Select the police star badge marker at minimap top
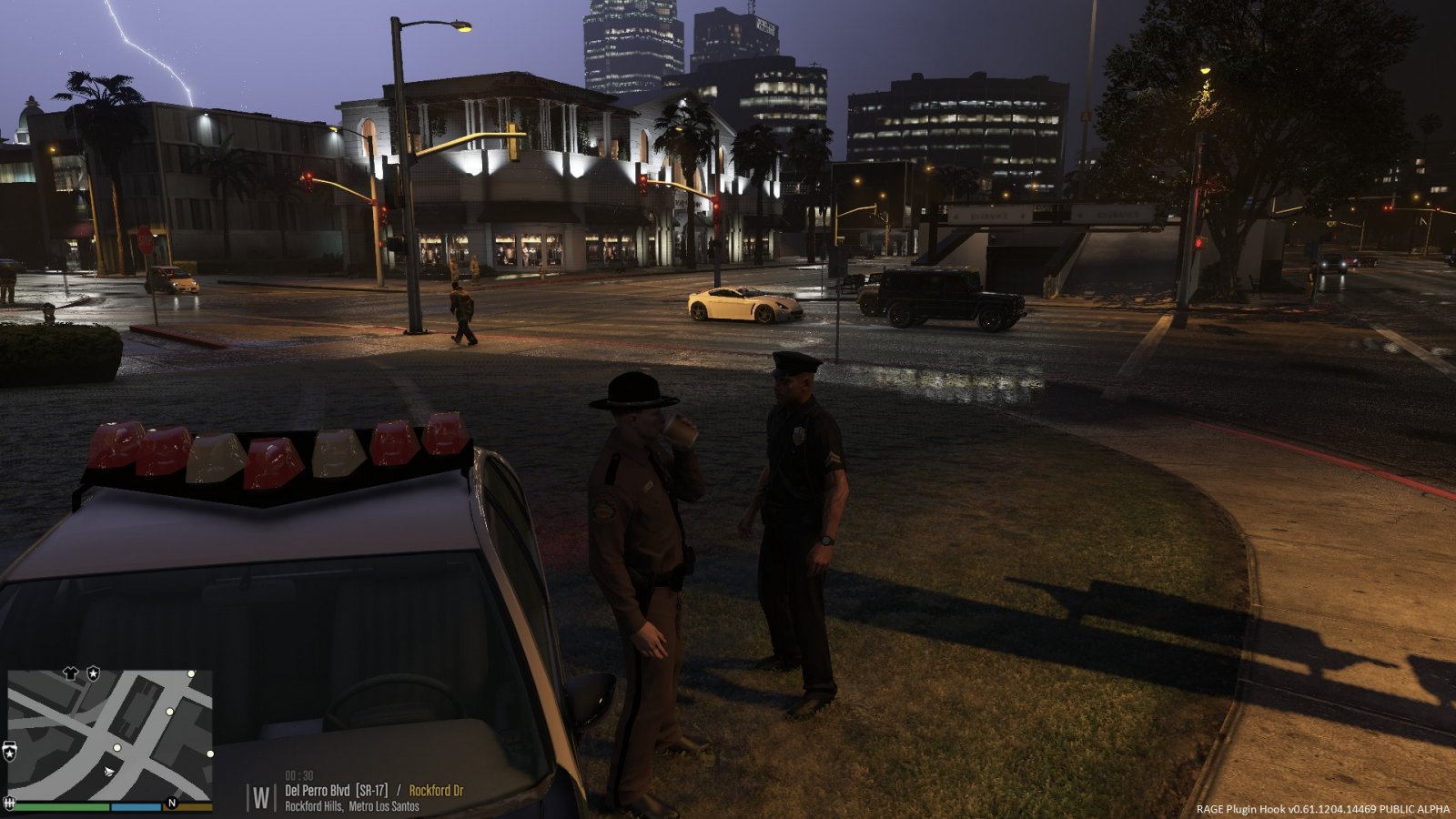Screen dimensions: 1456x819 pos(93,673)
